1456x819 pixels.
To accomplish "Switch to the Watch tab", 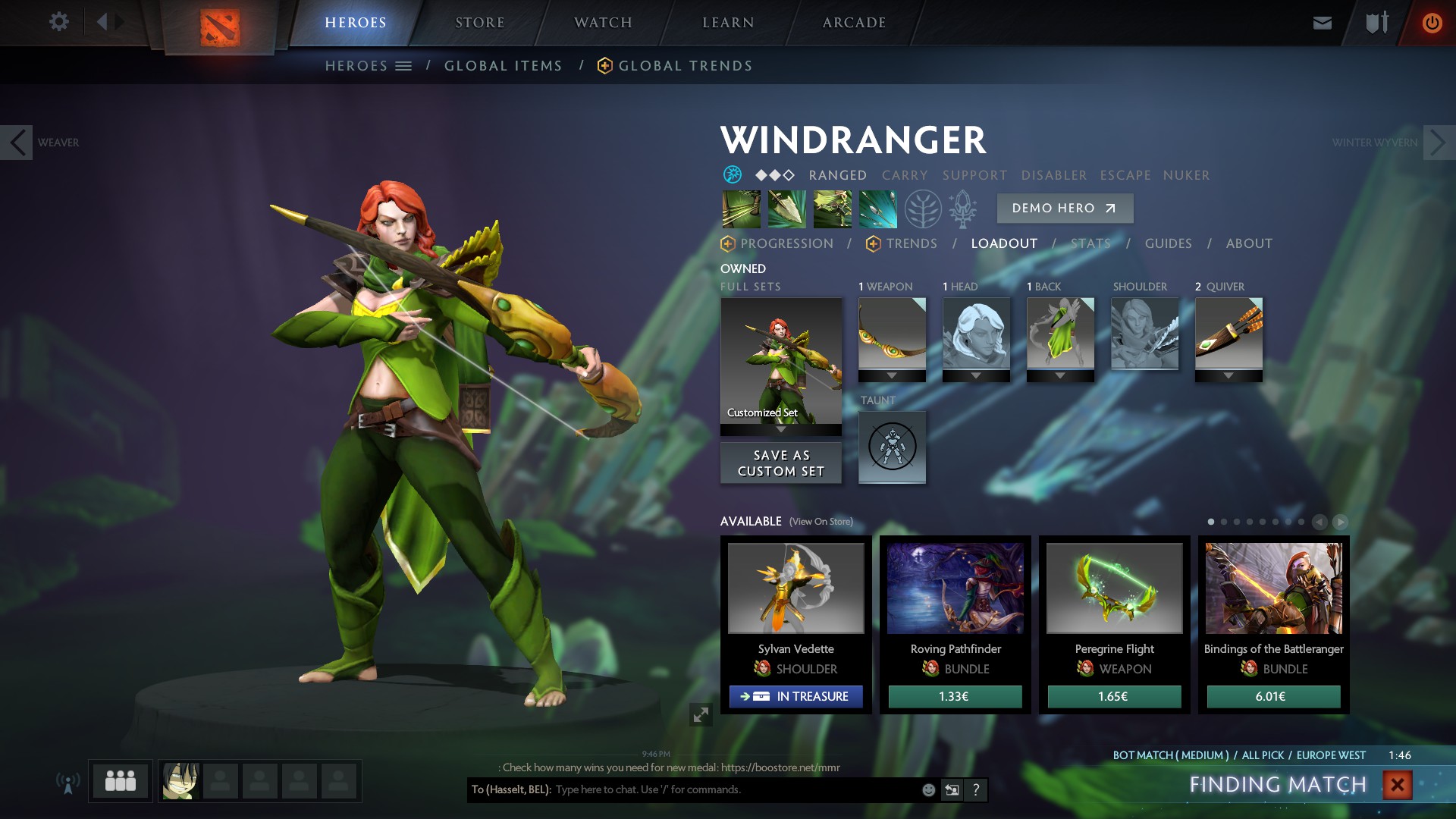I will (x=603, y=23).
